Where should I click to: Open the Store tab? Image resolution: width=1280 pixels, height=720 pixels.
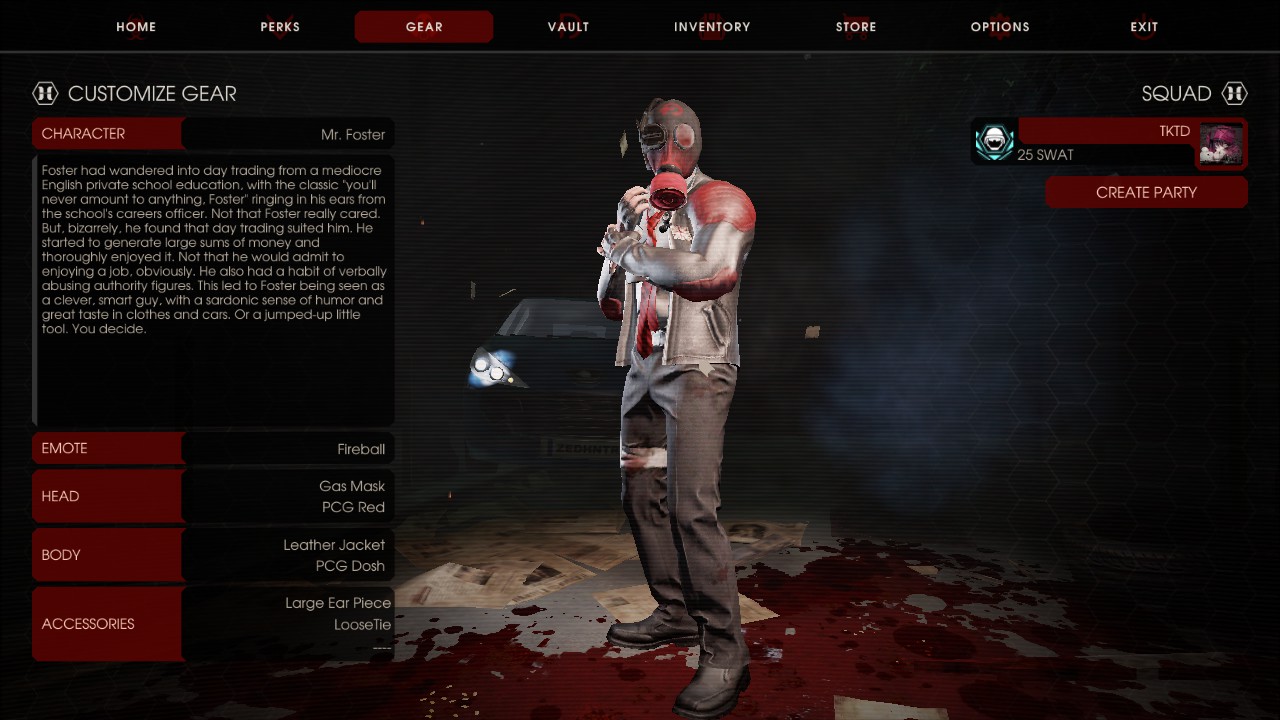[856, 27]
